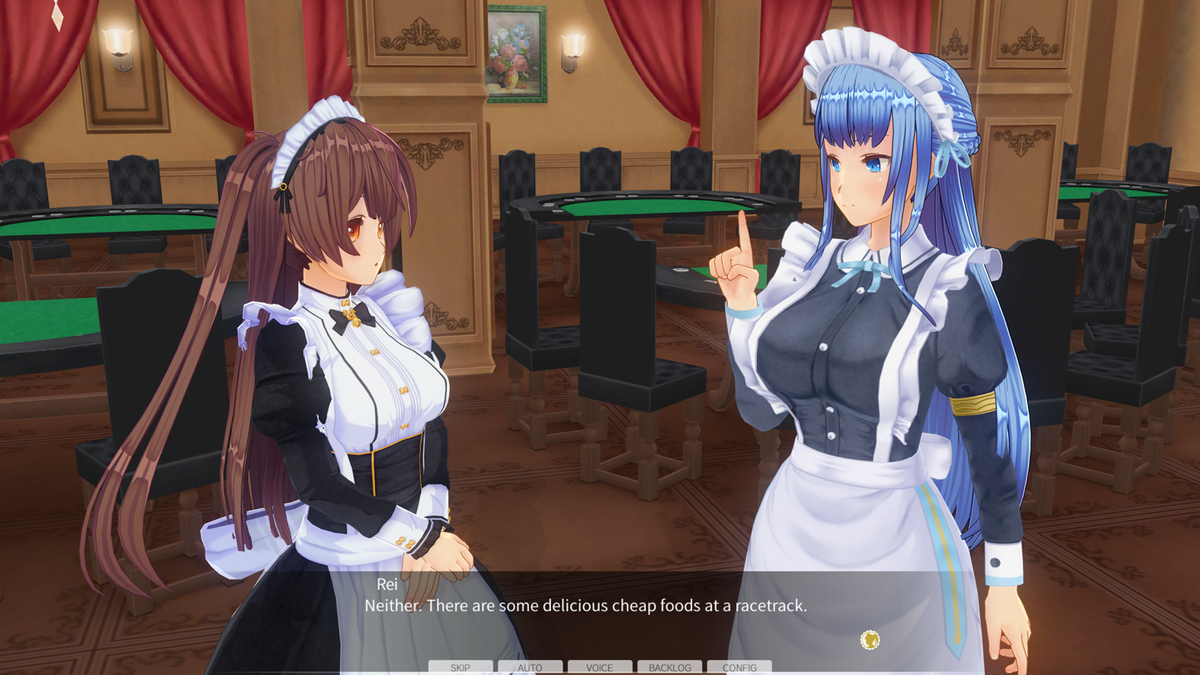Advance dialogue via the gold continue icon
The width and height of the screenshot is (1200, 675).
(x=870, y=638)
